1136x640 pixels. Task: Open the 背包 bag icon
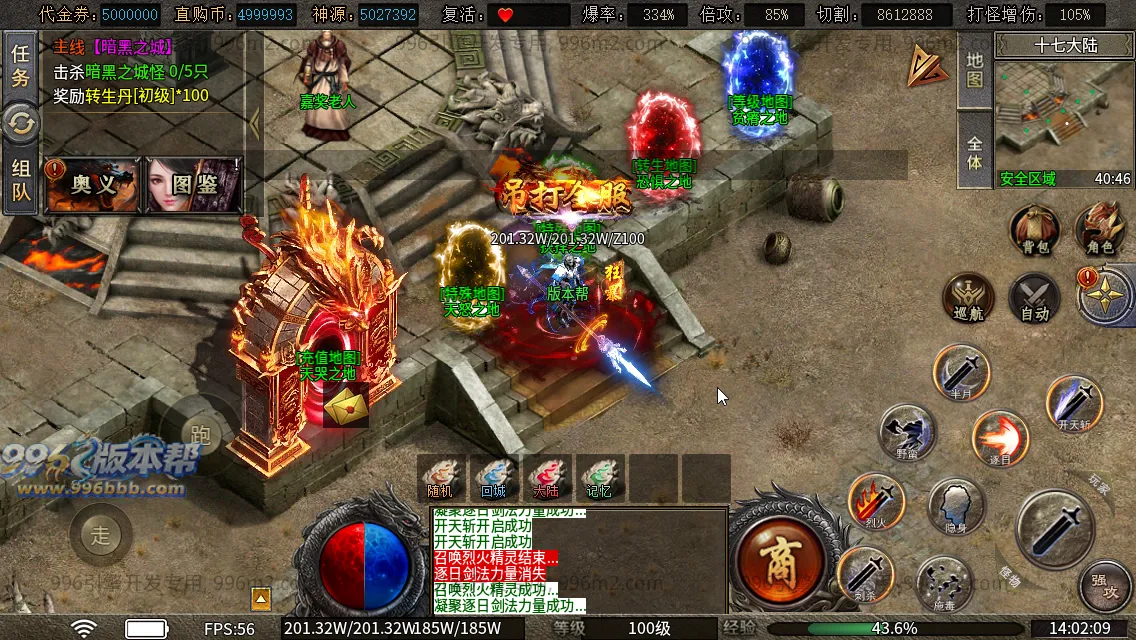point(1034,230)
